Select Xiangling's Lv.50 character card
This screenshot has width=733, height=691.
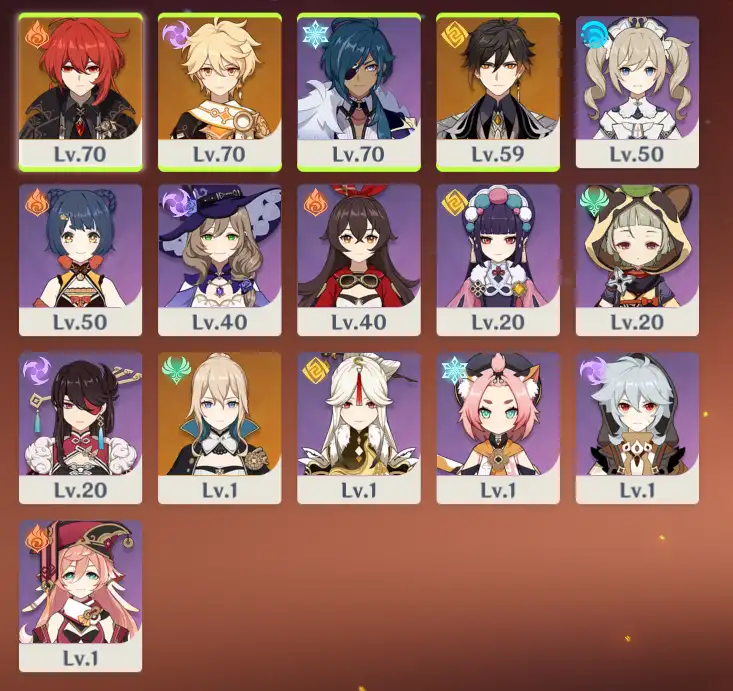(80, 258)
